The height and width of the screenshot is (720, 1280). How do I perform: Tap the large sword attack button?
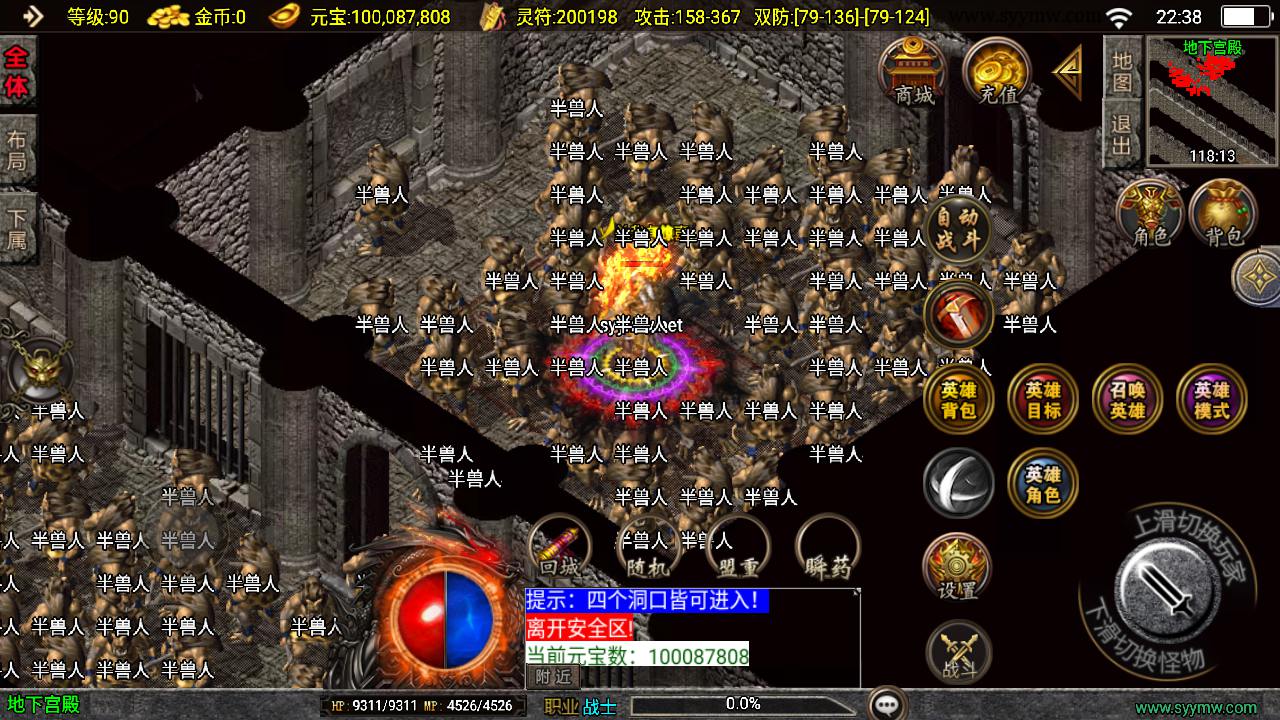click(x=1164, y=584)
